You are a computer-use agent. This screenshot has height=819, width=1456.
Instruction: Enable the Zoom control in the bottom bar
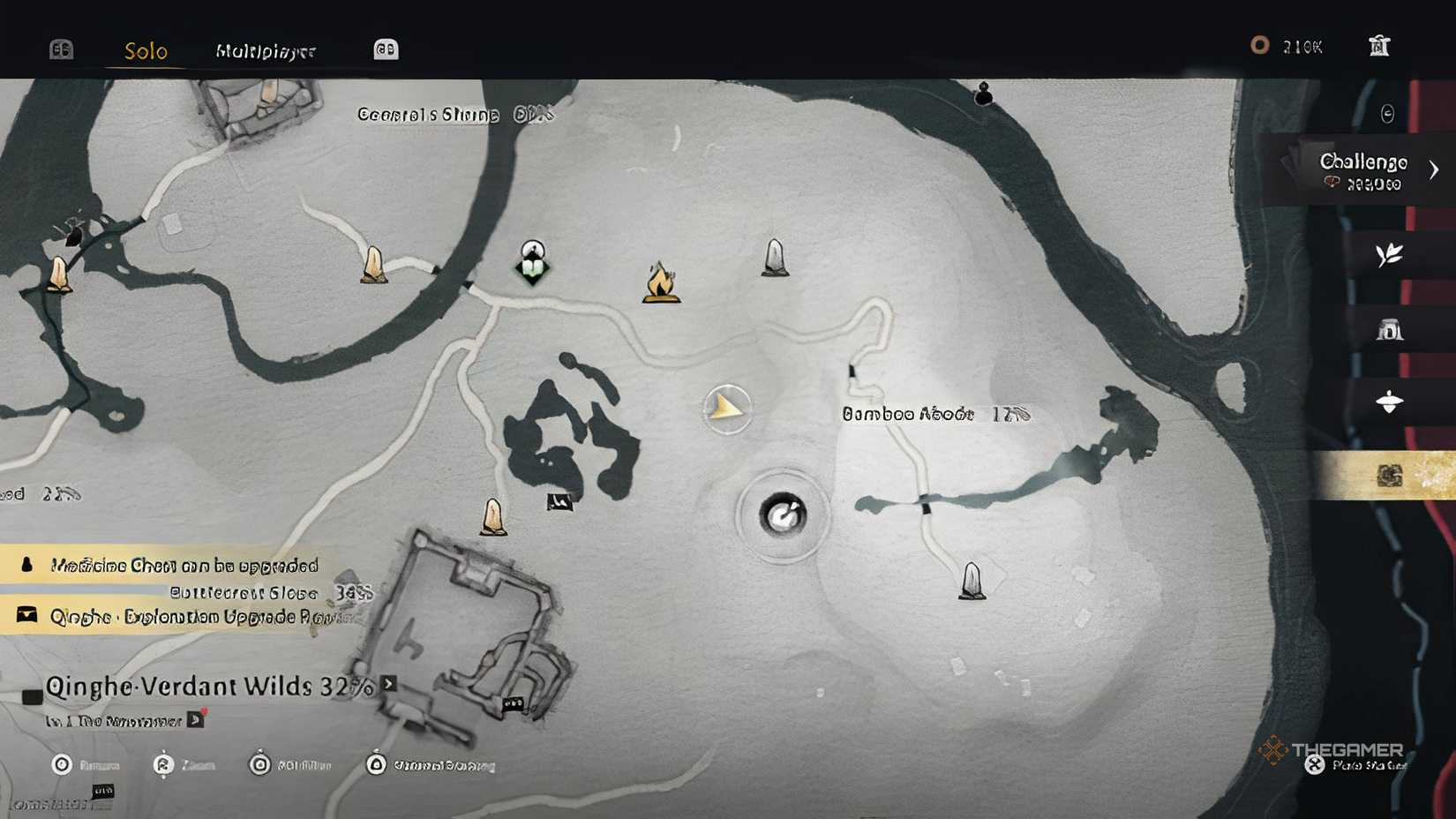161,764
